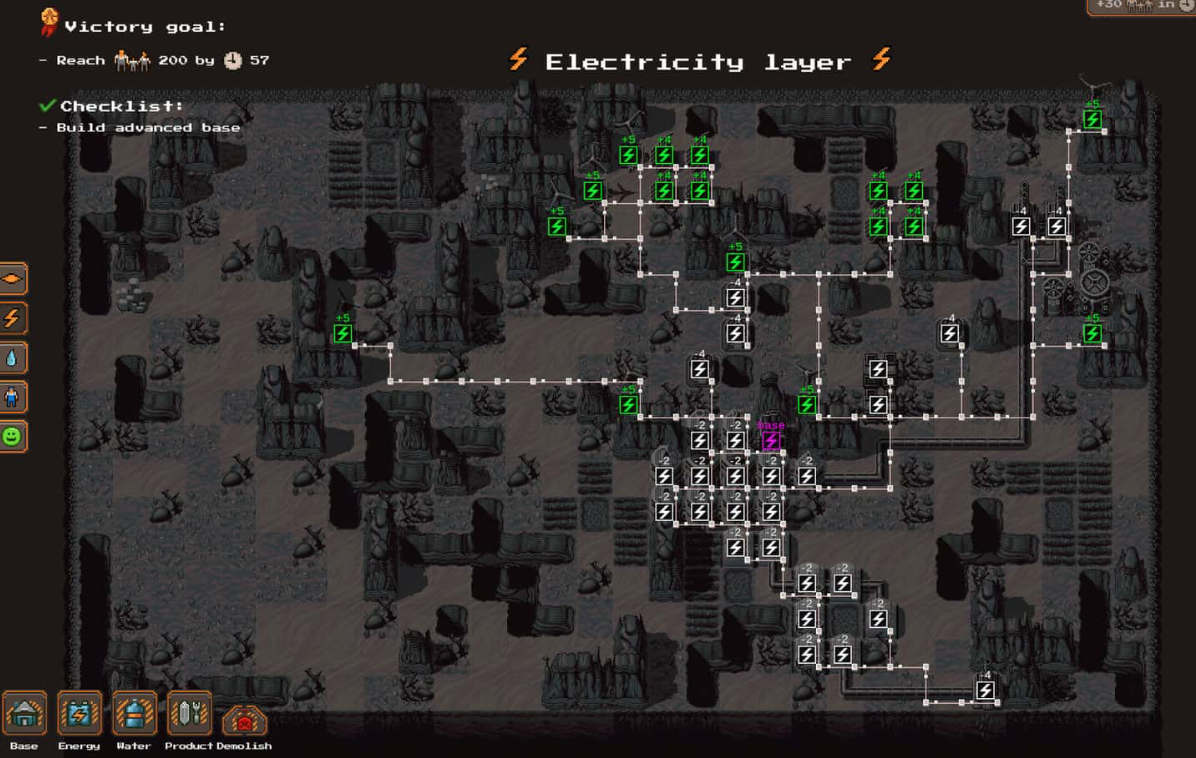
Task: Show the water drop layer
Action: pyautogui.click(x=12, y=358)
